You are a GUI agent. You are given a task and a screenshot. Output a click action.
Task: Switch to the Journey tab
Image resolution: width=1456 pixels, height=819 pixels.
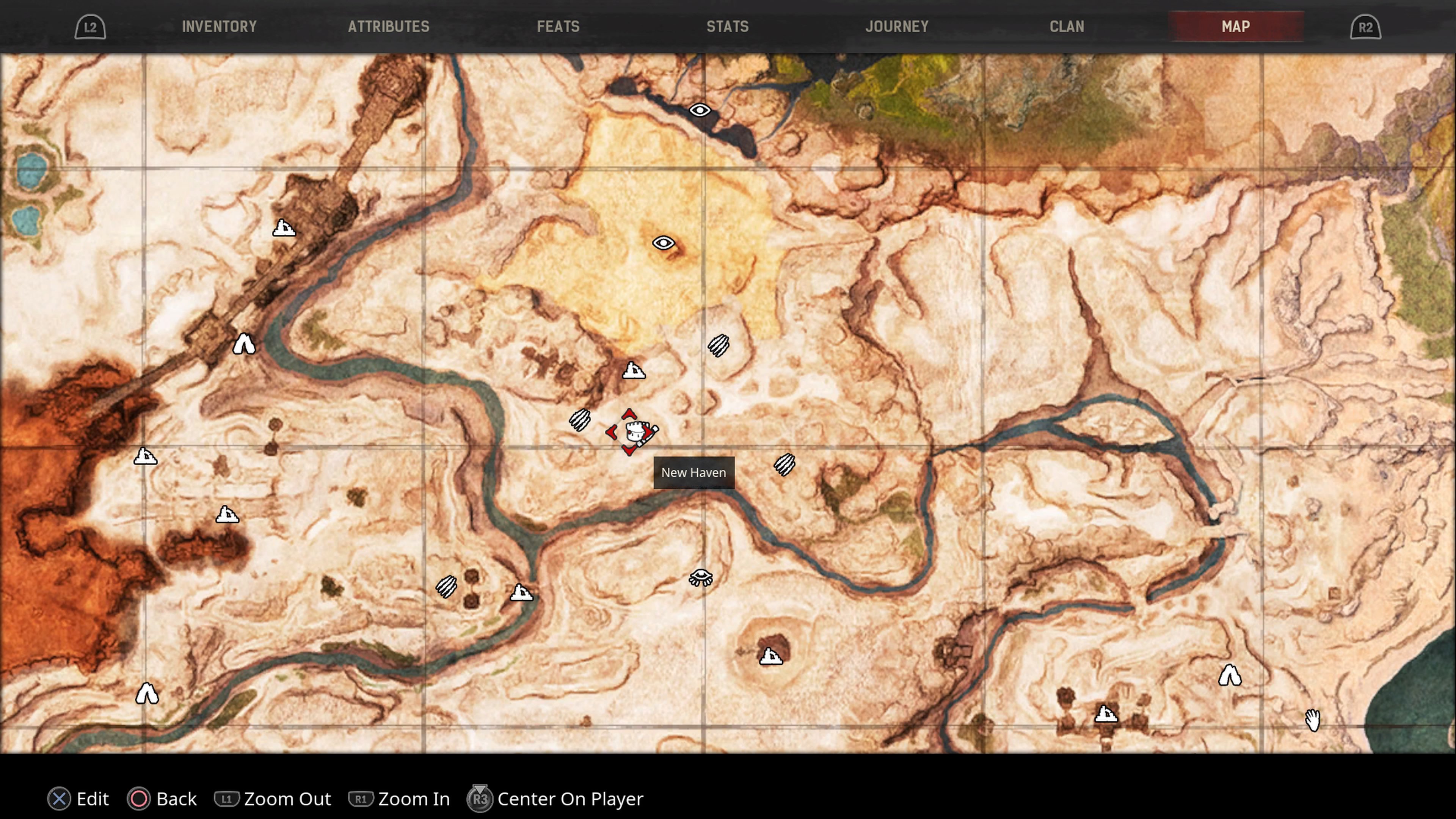pyautogui.click(x=897, y=26)
